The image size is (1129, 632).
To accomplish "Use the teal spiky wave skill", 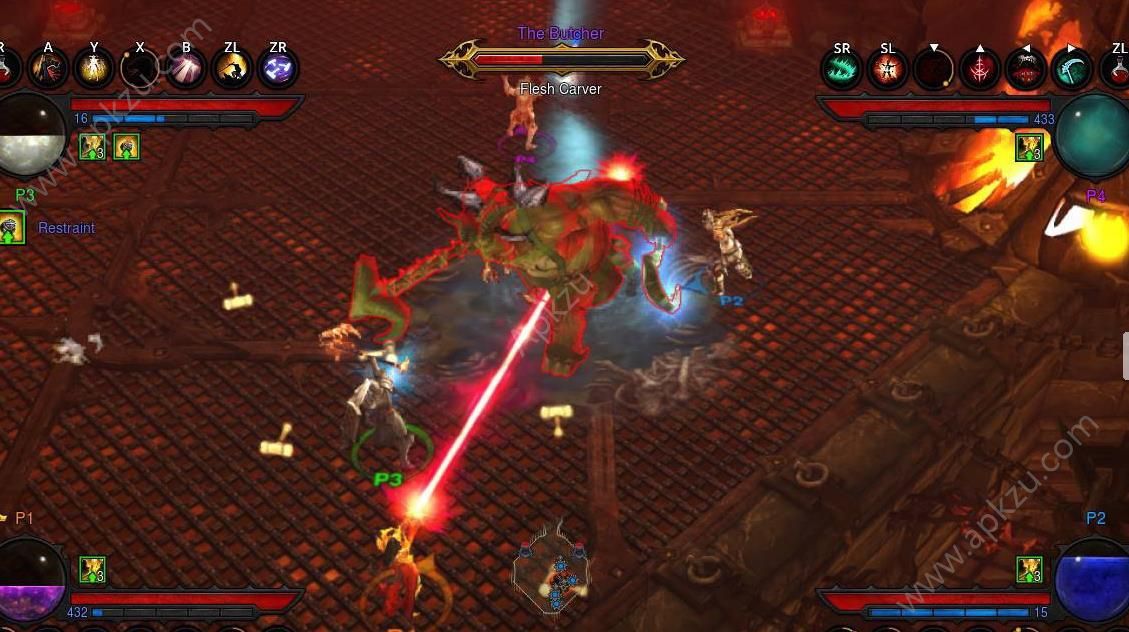I will coord(842,69).
